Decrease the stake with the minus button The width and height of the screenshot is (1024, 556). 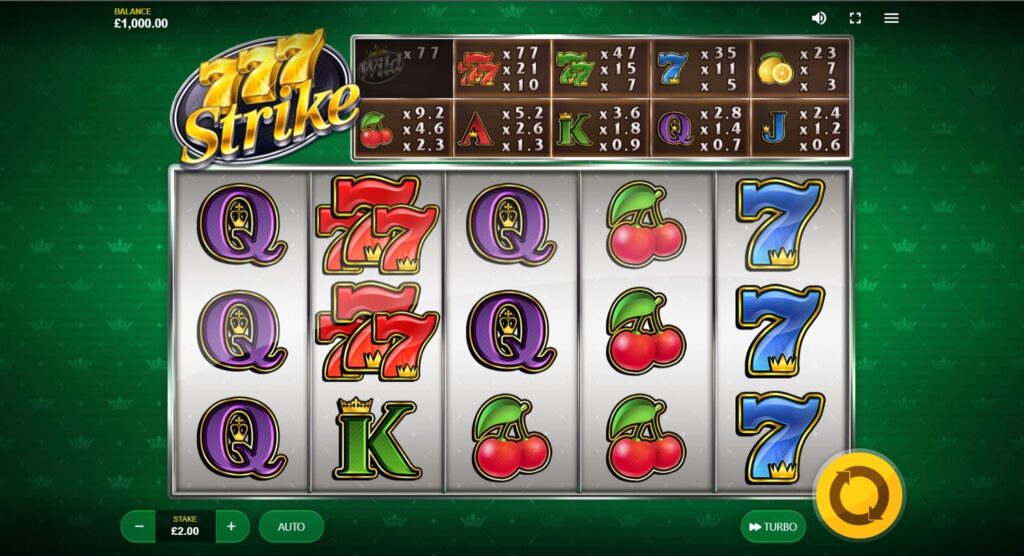139,526
